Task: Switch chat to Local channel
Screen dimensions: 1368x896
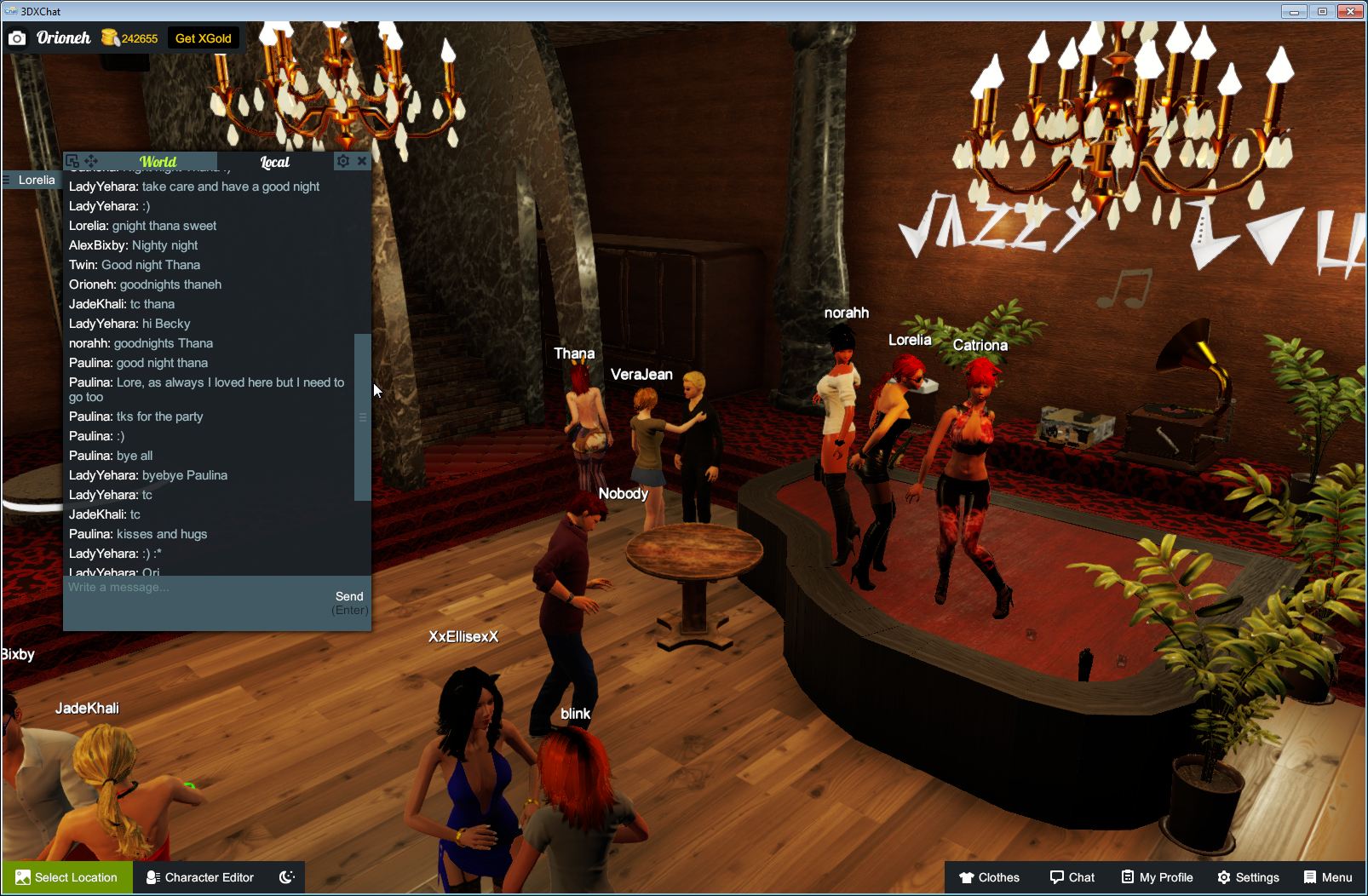Action: [x=274, y=162]
